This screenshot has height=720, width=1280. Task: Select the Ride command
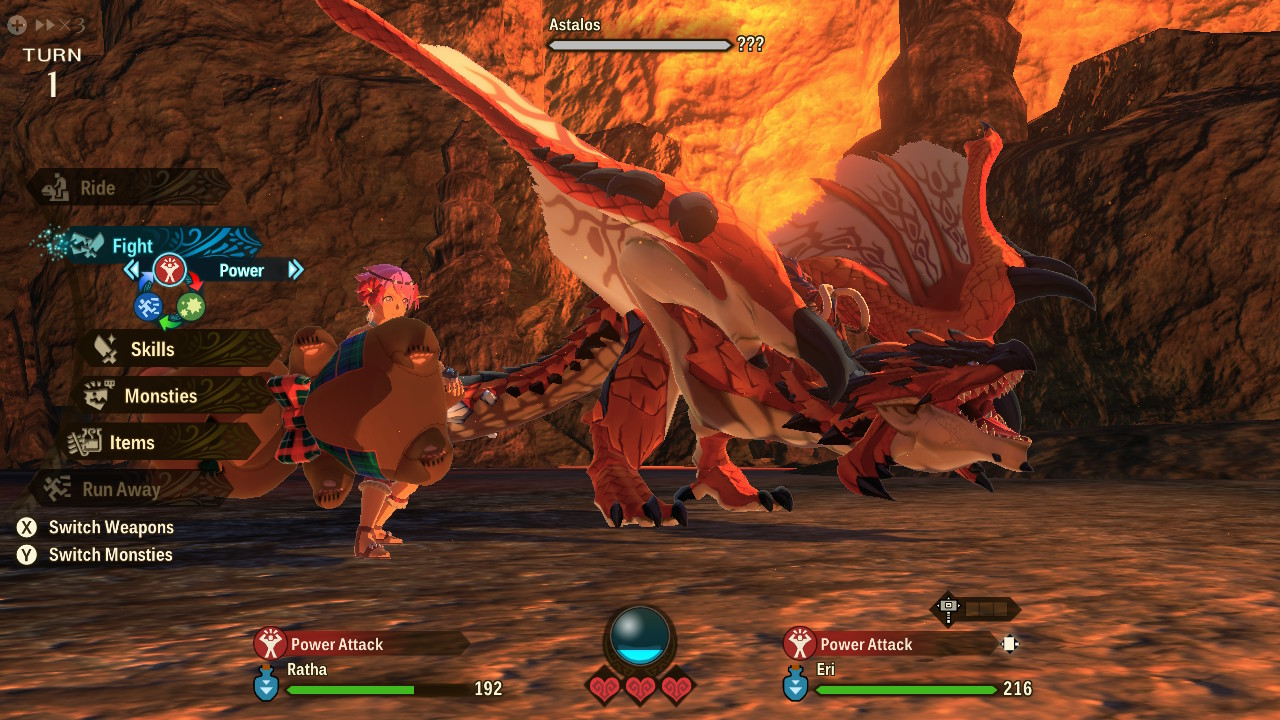[x=98, y=188]
